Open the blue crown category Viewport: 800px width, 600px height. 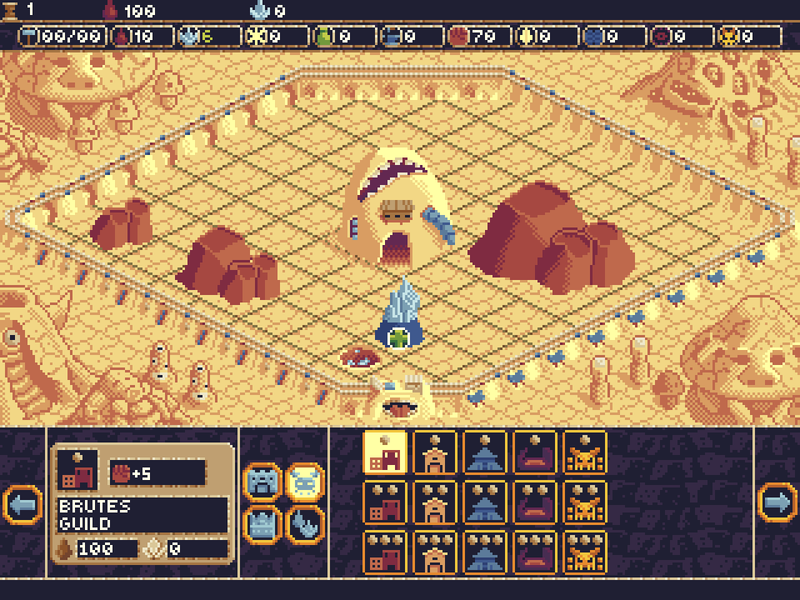(x=262, y=523)
